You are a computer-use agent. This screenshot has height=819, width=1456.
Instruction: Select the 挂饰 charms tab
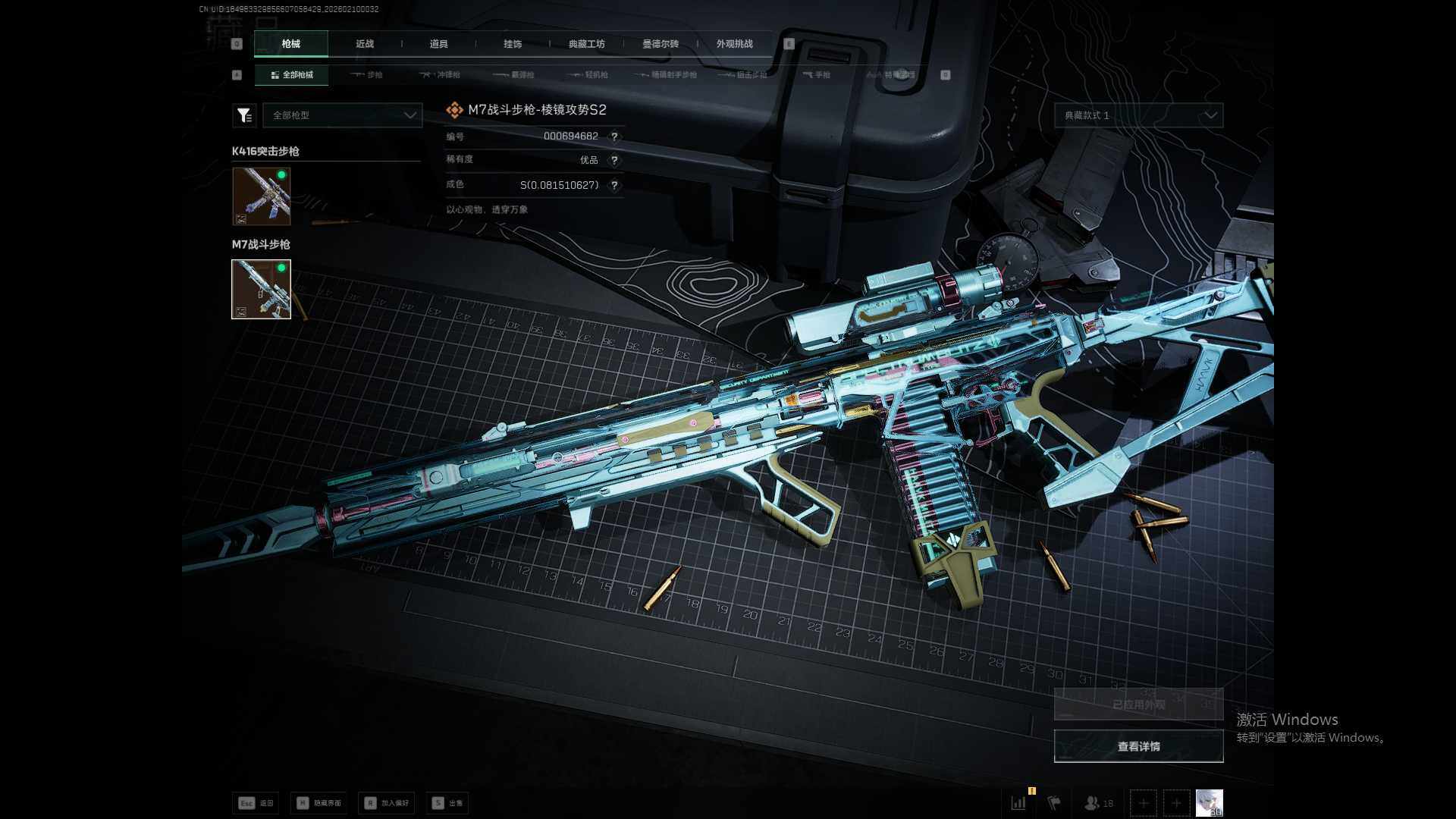click(x=513, y=44)
